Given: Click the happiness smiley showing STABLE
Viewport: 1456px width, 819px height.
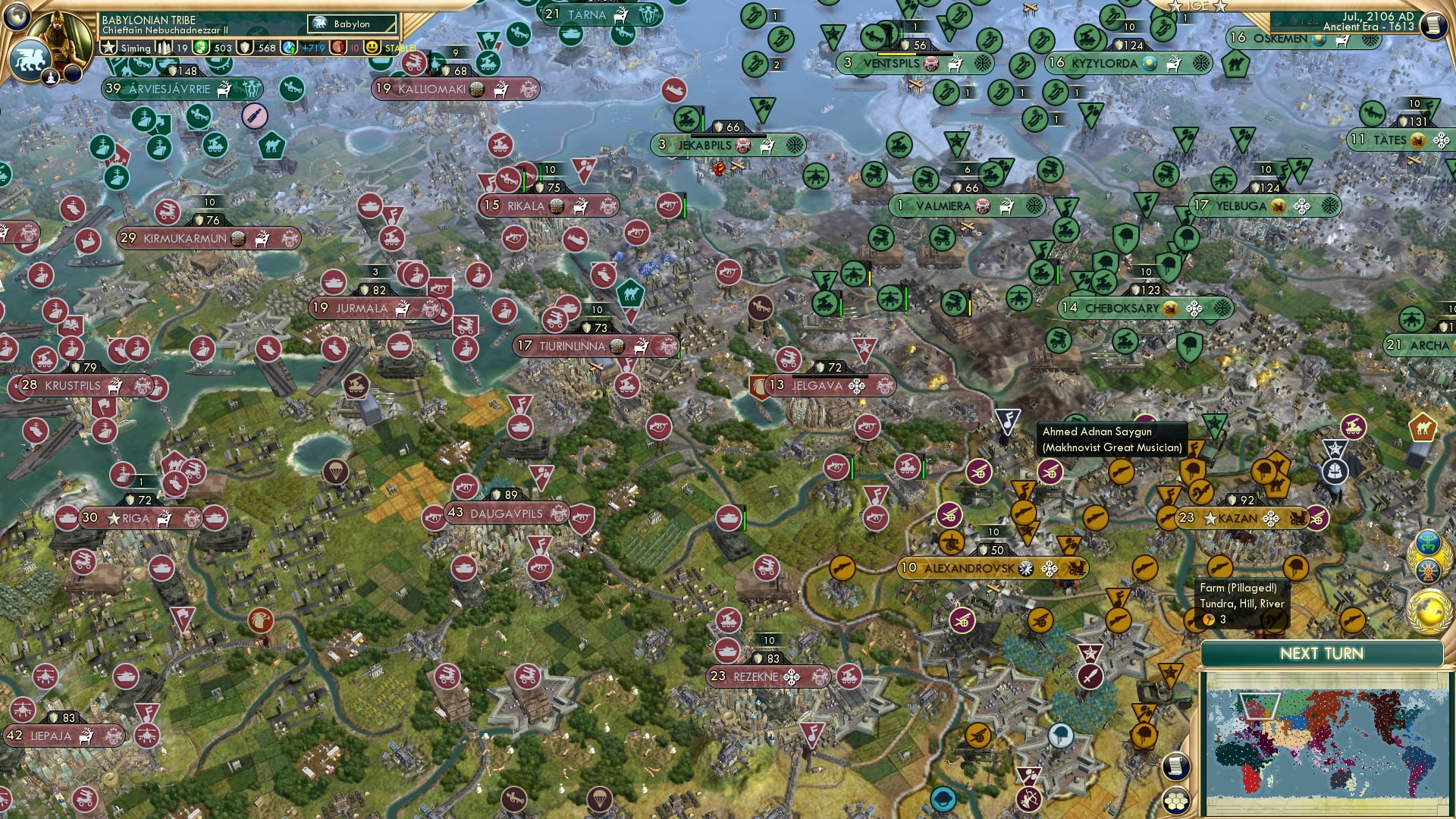Looking at the screenshot, I should point(371,47).
